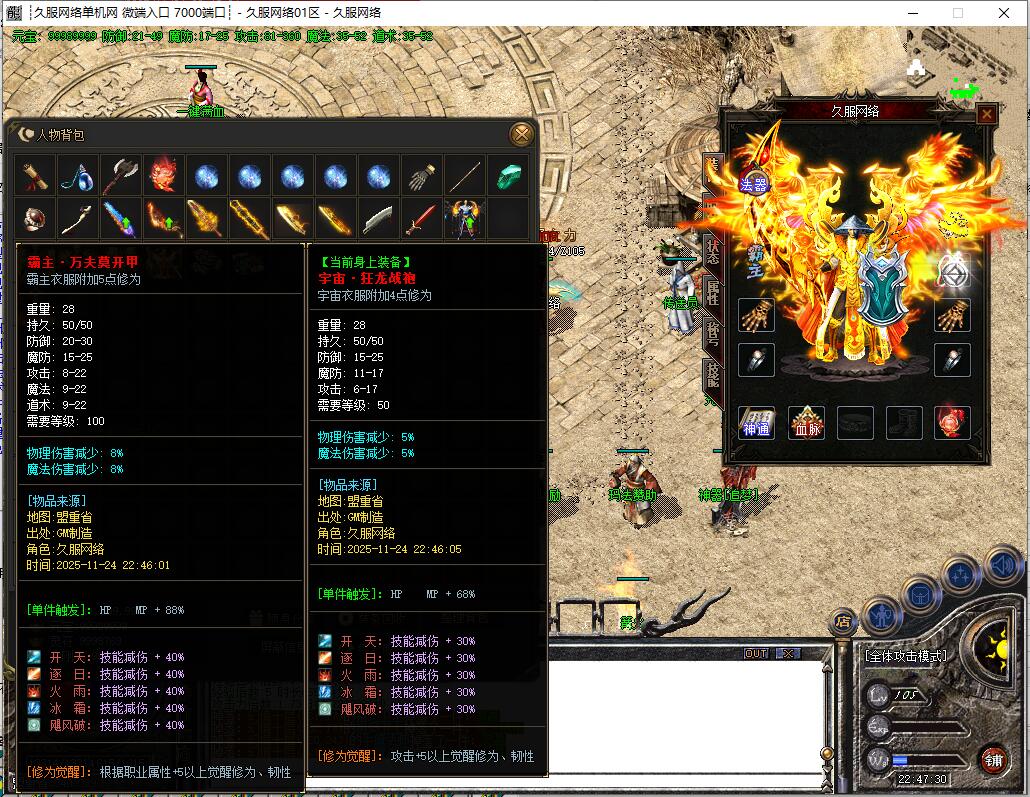Click the 法器 equipment slot

(753, 183)
